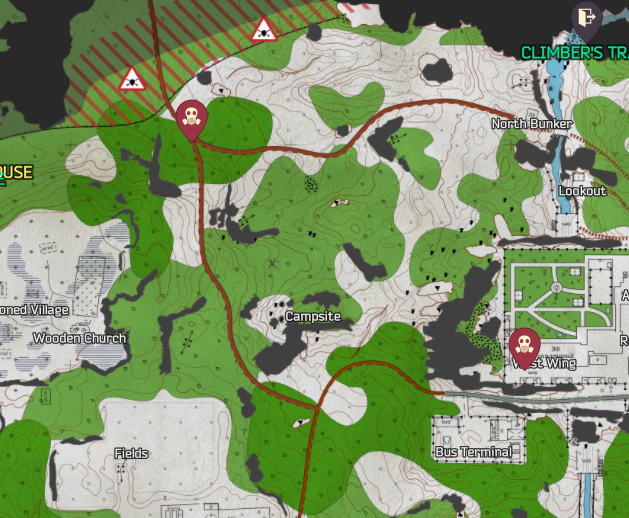
Task: Open the red skull marker at the road junction
Action: point(190,120)
